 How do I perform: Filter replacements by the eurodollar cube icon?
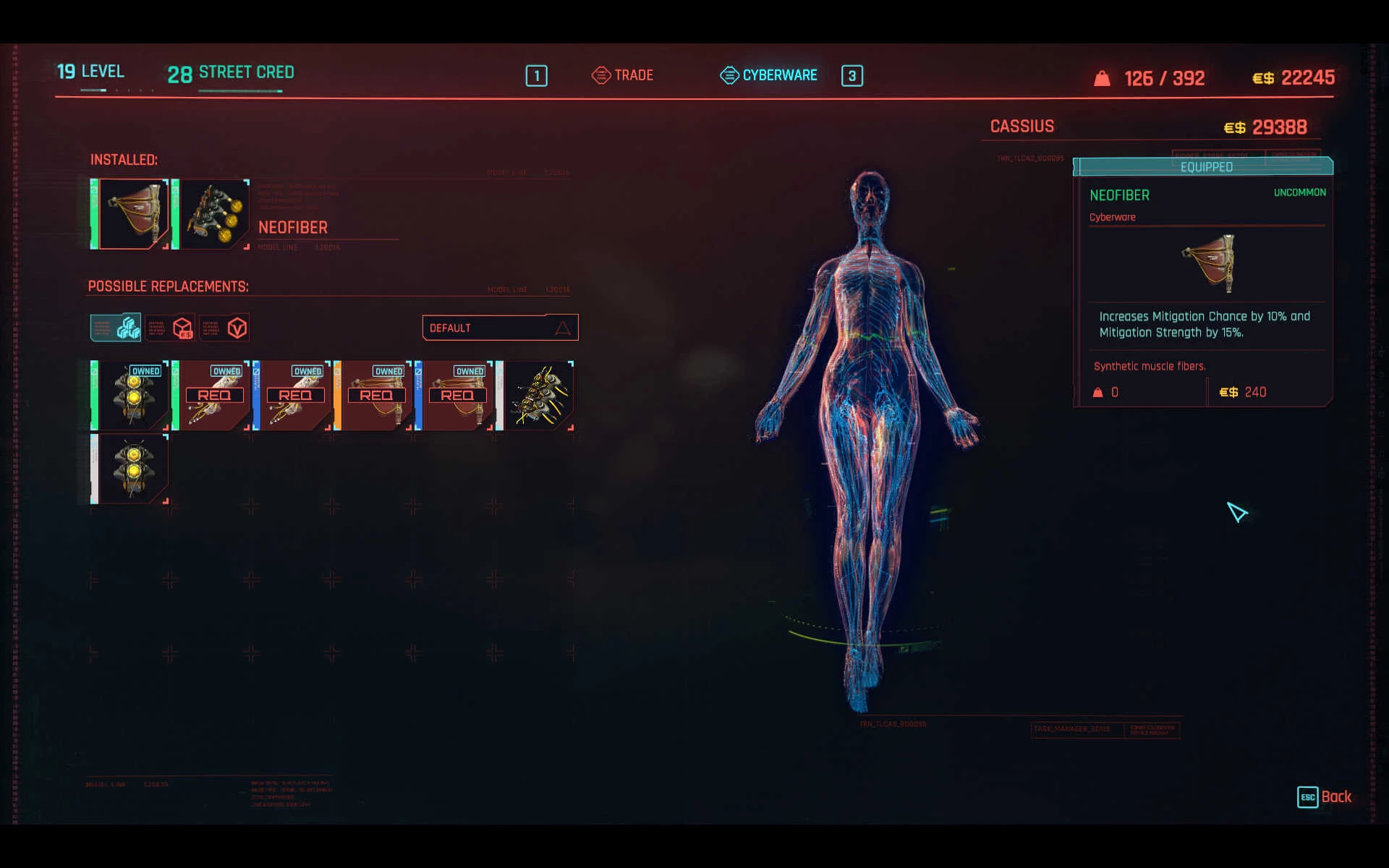coord(170,328)
